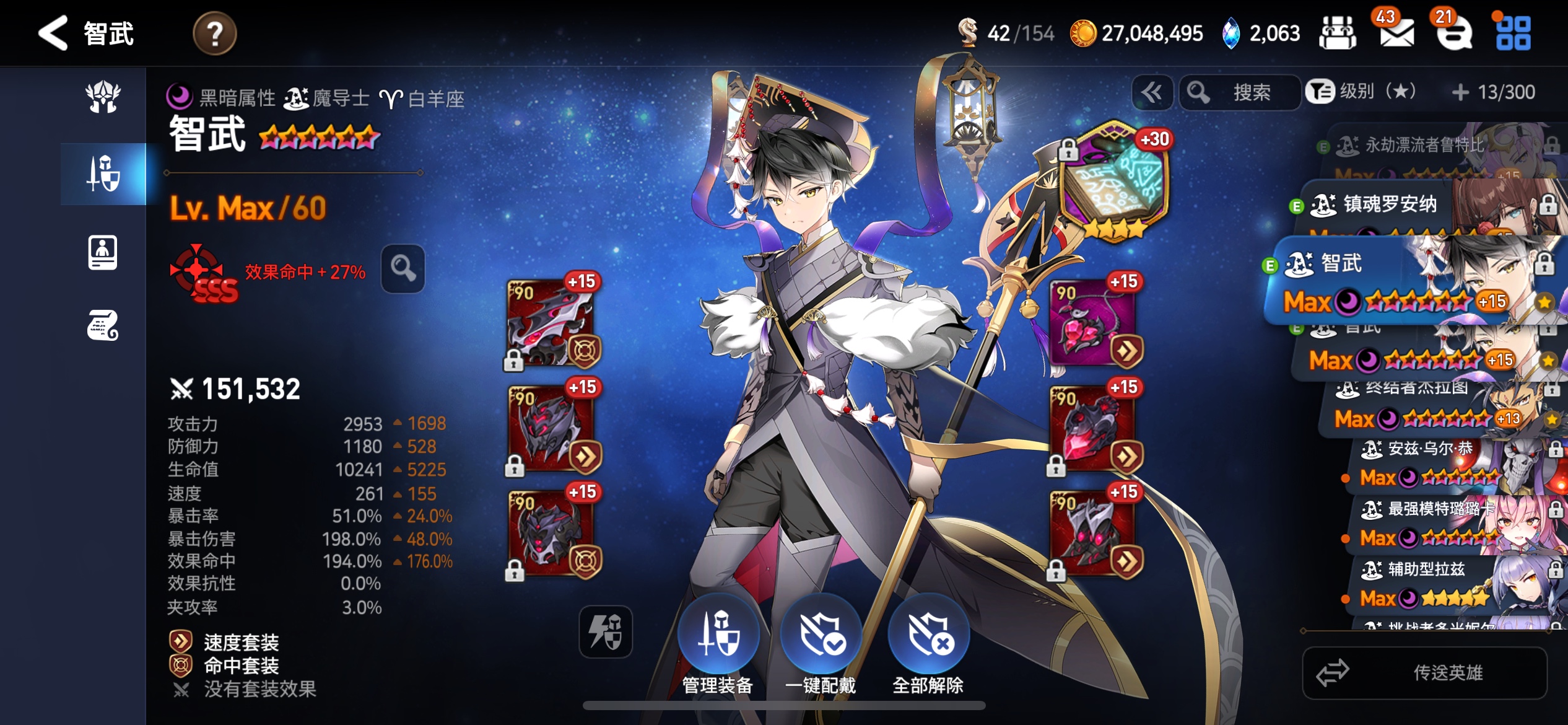The image size is (1568, 725).
Task: Change the 级别 sort order option
Action: tap(1364, 93)
